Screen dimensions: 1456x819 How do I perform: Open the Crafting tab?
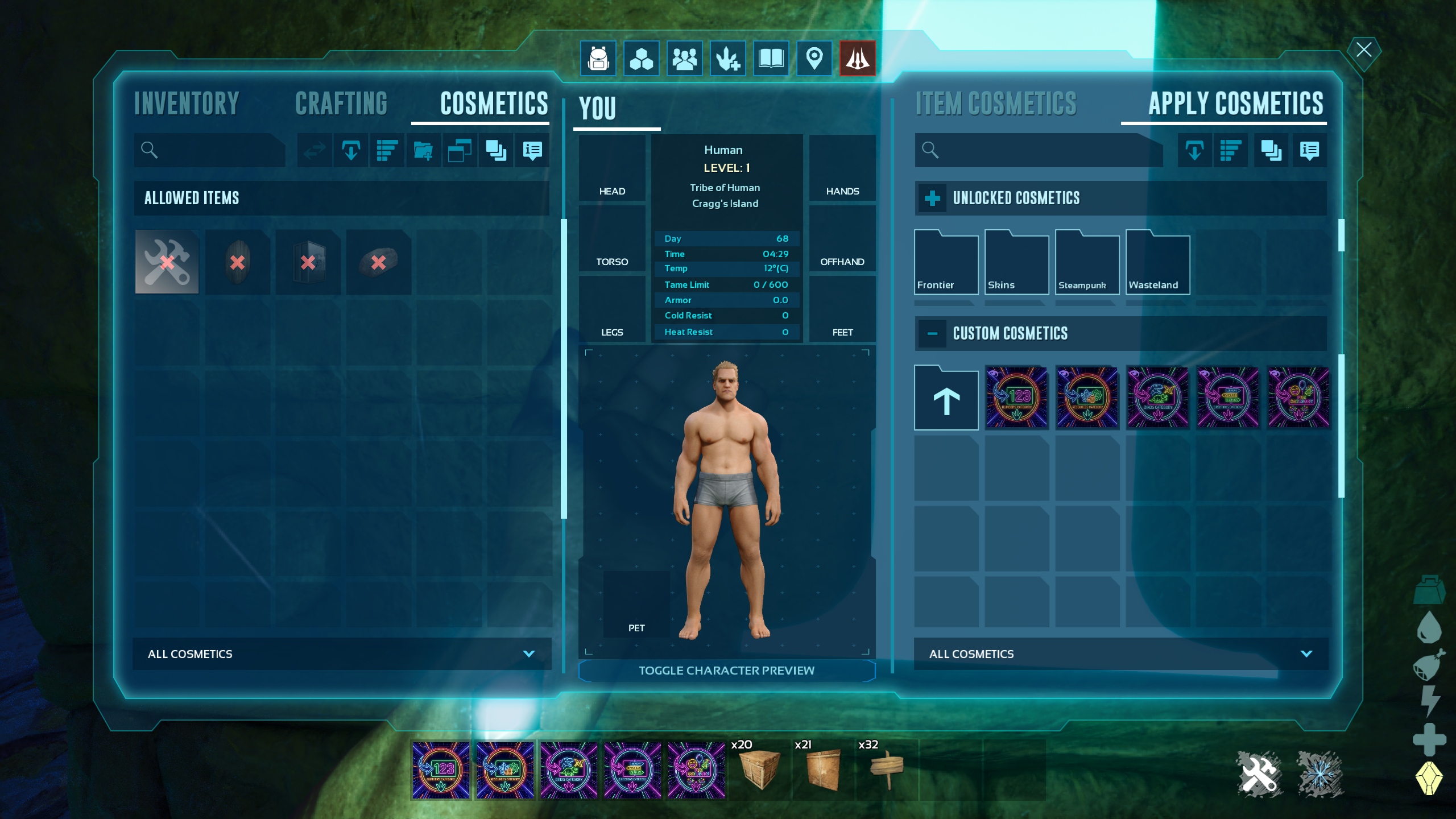coord(341,104)
